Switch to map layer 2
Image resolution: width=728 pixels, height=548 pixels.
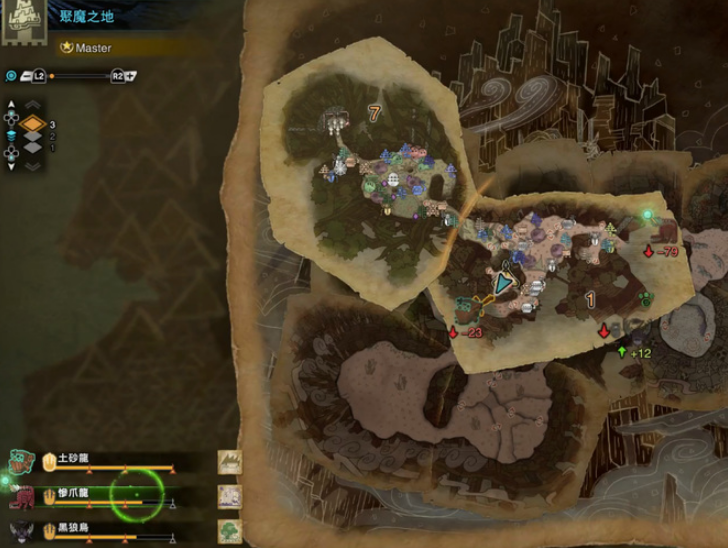pyautogui.click(x=33, y=137)
